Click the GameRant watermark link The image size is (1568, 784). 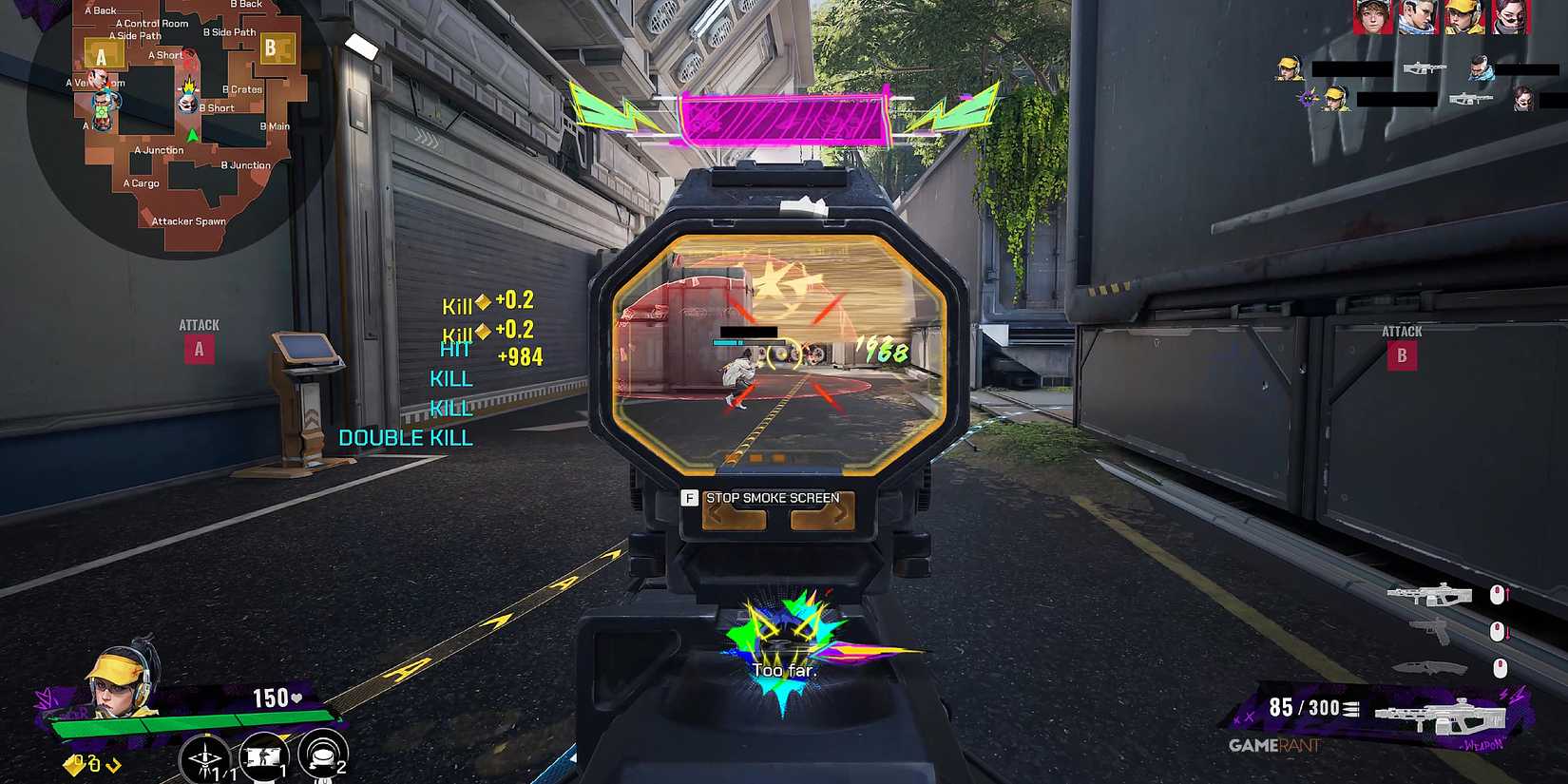pyautogui.click(x=1276, y=747)
